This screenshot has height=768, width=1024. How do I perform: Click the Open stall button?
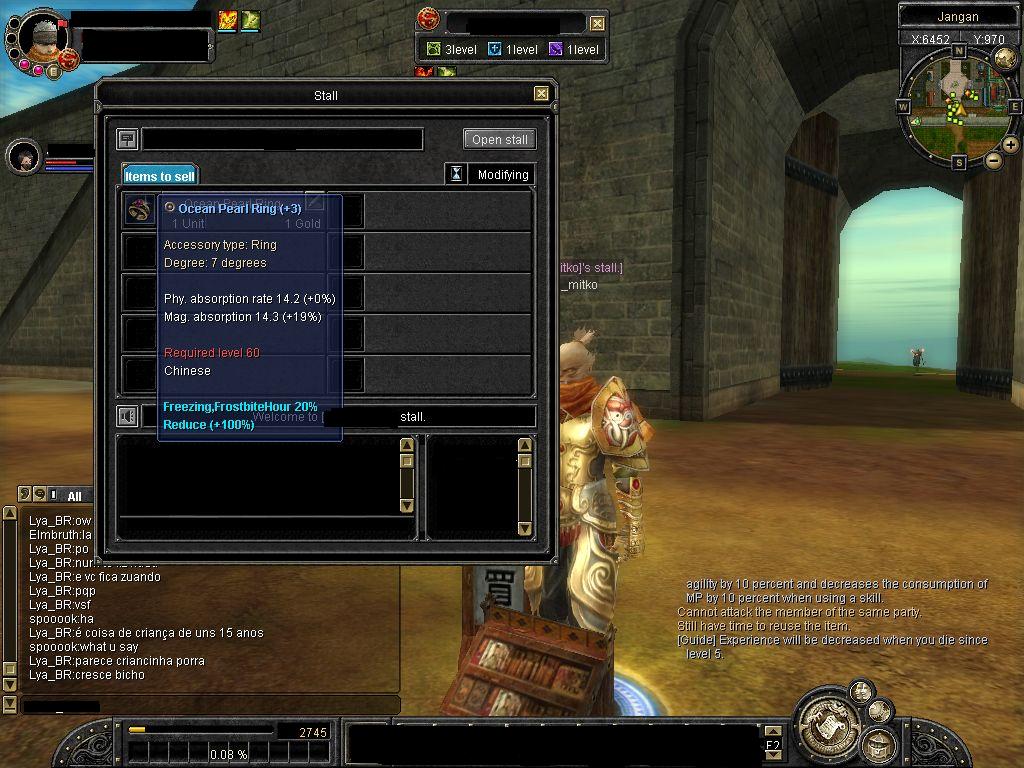[500, 139]
